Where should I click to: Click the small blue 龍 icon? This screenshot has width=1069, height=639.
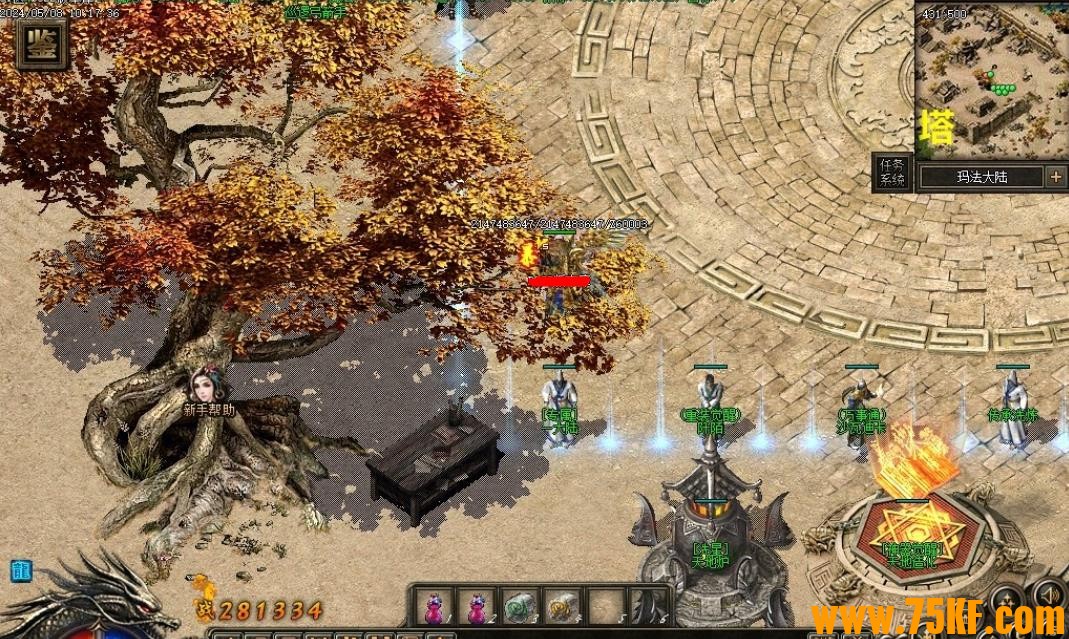(20, 571)
